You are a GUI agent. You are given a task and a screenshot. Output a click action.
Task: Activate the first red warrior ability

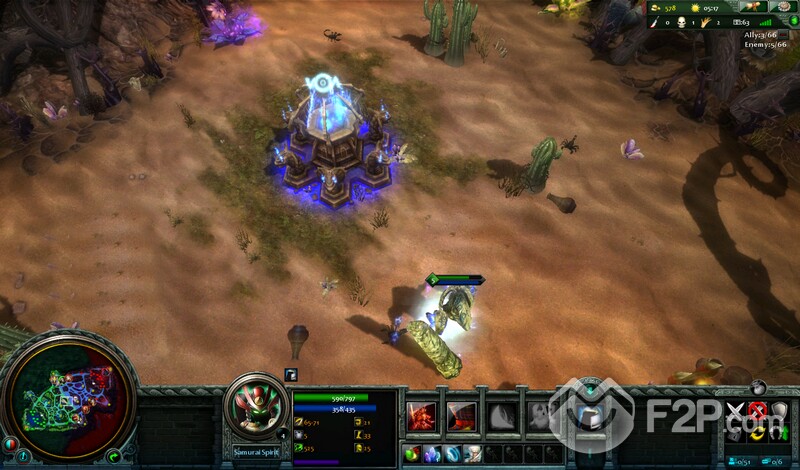coord(421,415)
